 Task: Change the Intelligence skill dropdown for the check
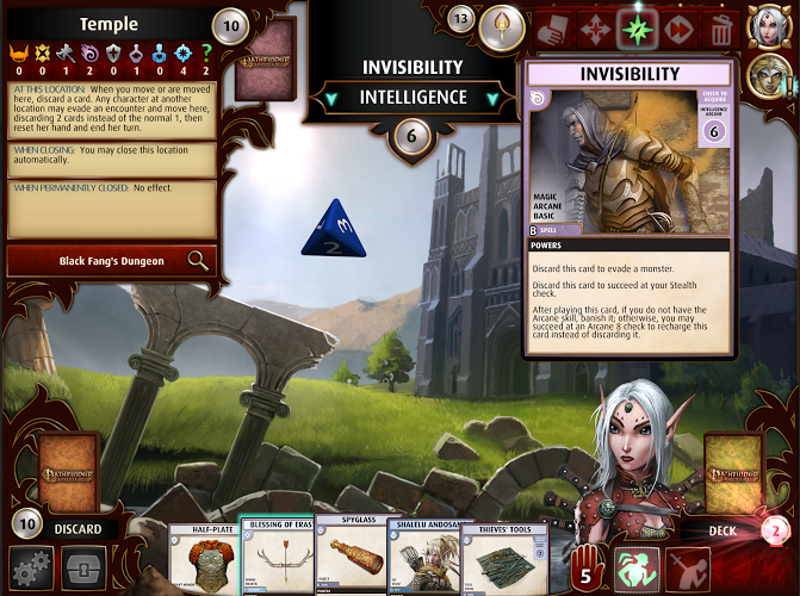coord(415,98)
